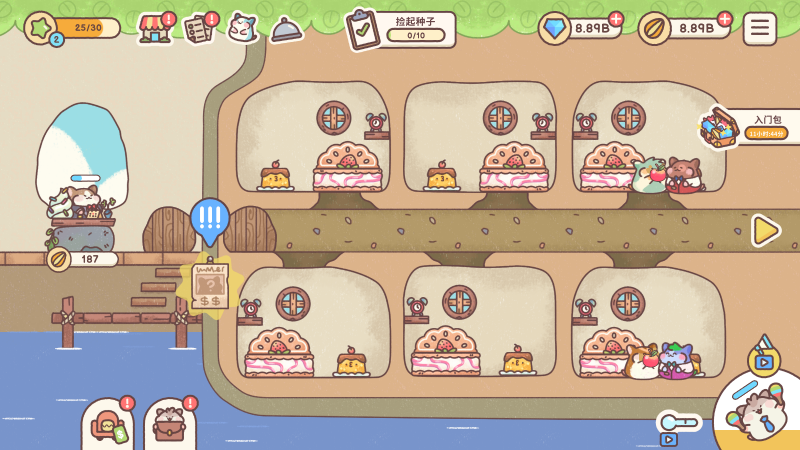Collect the 187 seeds counter
Screen dimensions: 800x450
tap(82, 259)
